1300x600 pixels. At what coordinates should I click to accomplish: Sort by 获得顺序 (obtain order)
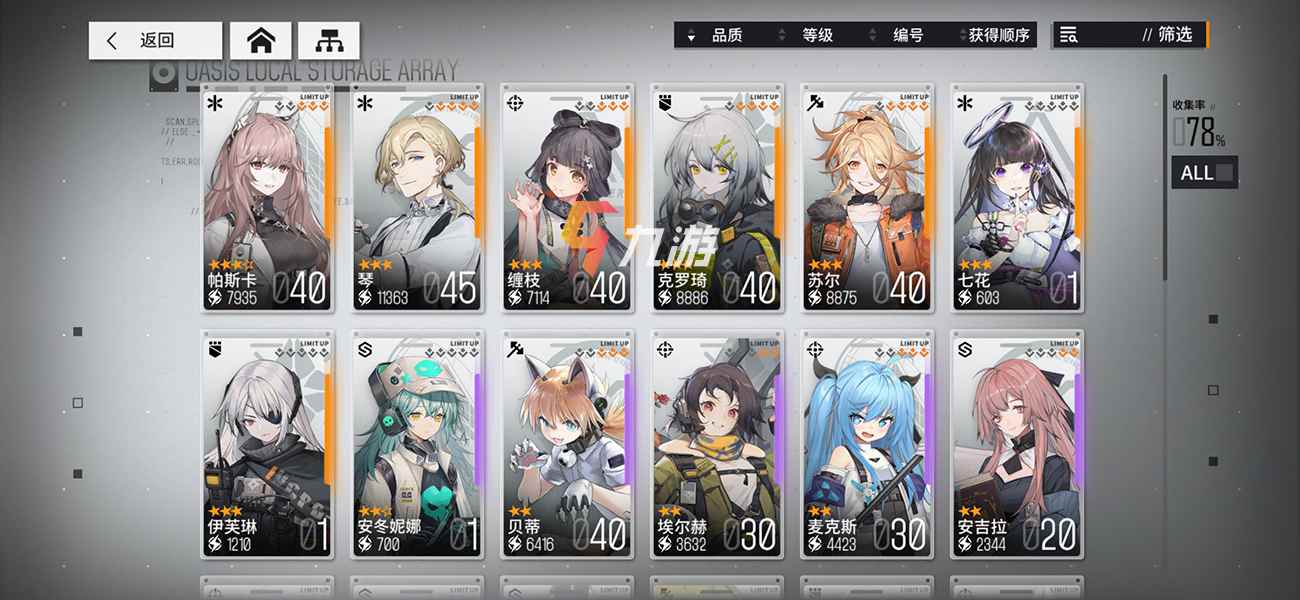996,35
